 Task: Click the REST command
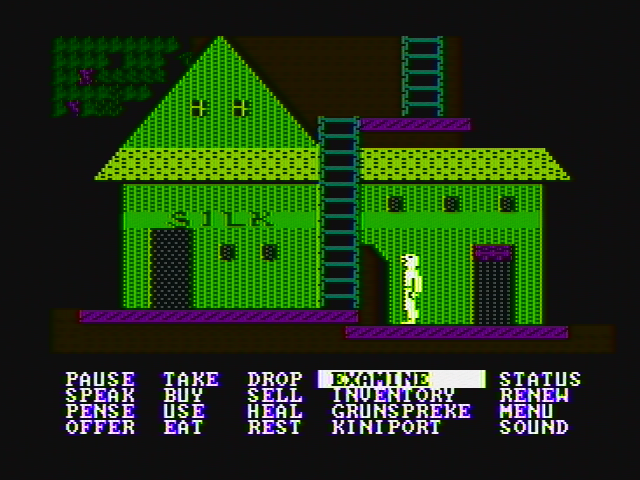tap(275, 427)
